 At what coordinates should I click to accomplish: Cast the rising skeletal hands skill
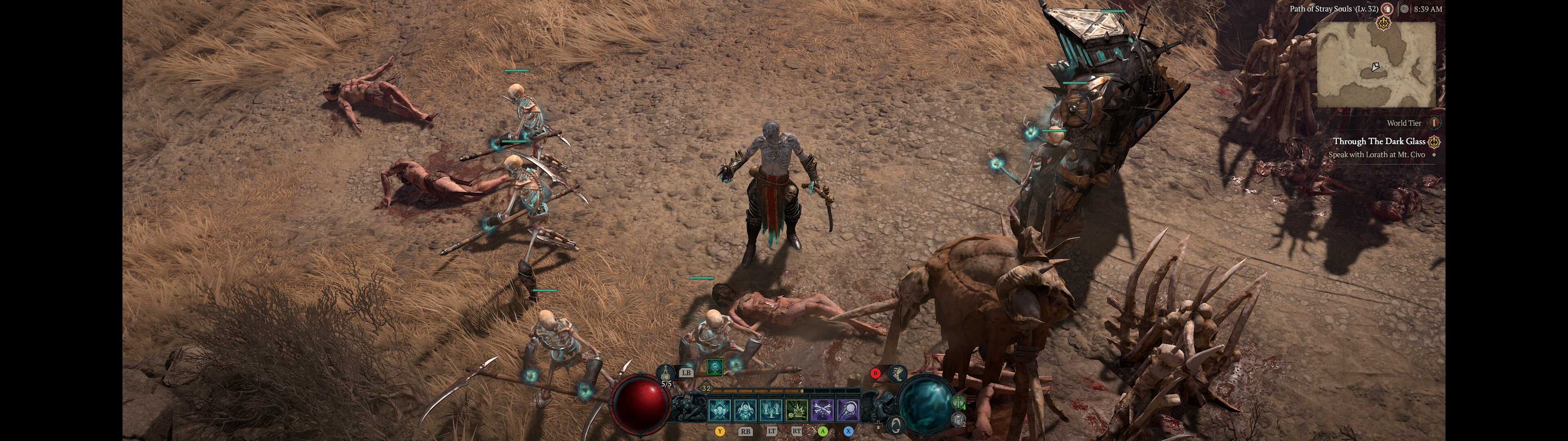click(771, 410)
